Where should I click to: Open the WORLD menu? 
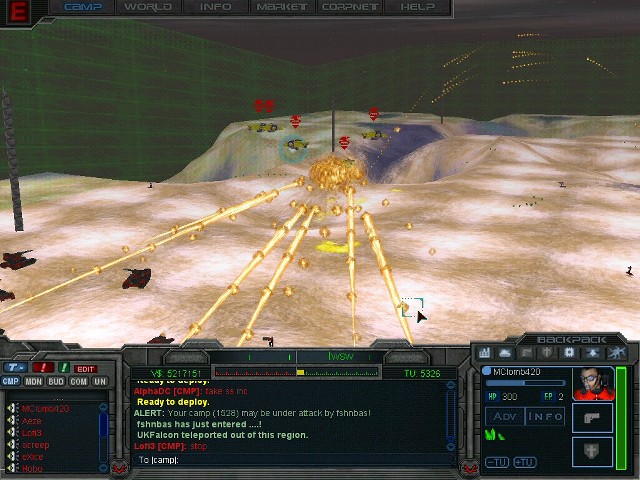click(x=147, y=7)
